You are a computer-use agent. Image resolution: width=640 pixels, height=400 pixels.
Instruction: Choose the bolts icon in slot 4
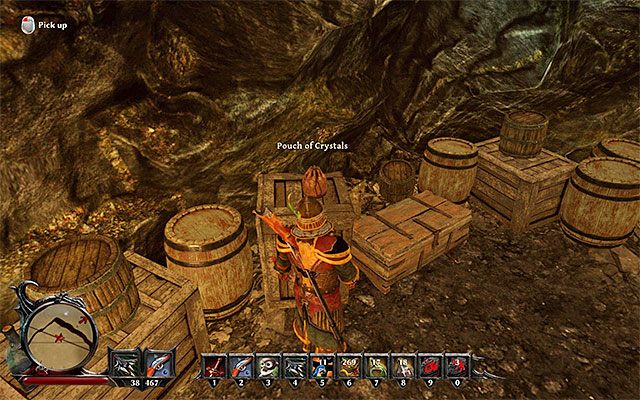[x=293, y=366]
